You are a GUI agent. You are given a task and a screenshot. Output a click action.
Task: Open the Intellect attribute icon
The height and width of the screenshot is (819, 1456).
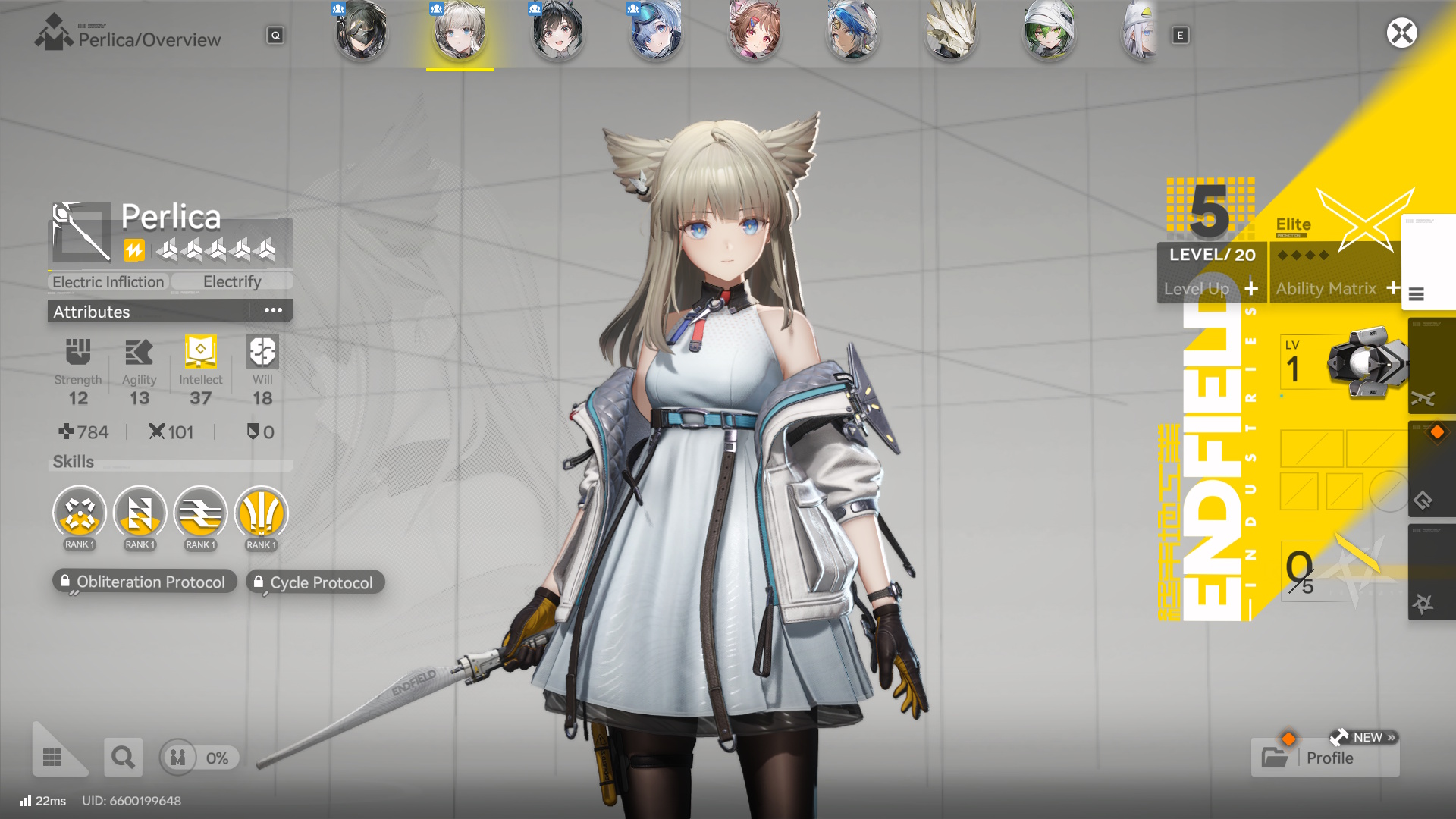coord(199,350)
